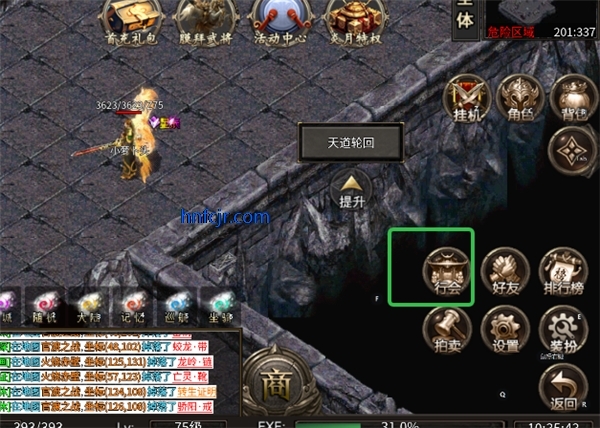Open the 装扮 costume menu
600x428 pixels.
562,329
